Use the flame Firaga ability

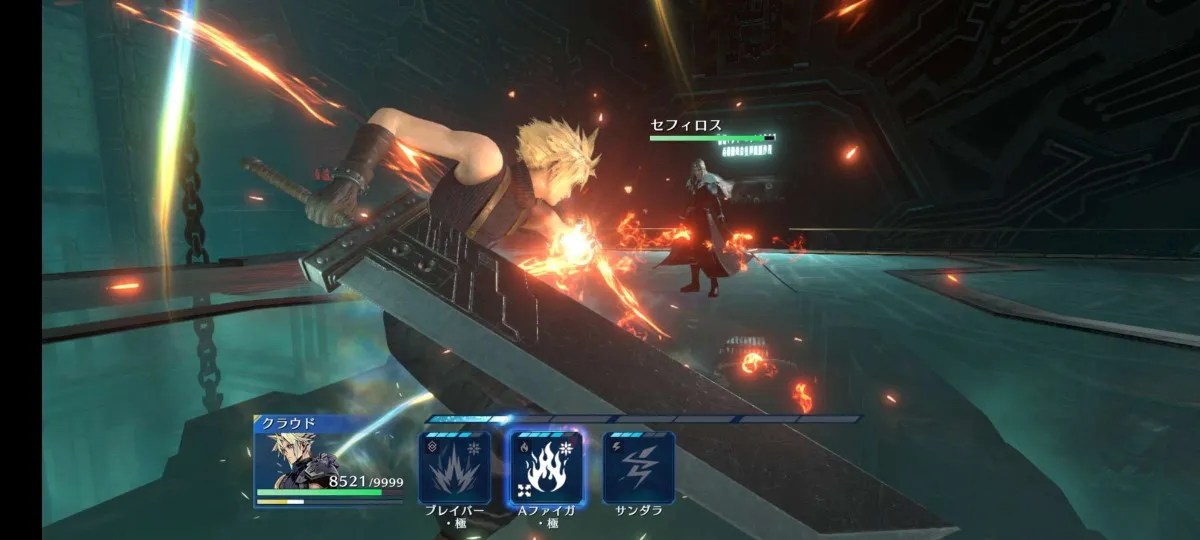coord(545,467)
